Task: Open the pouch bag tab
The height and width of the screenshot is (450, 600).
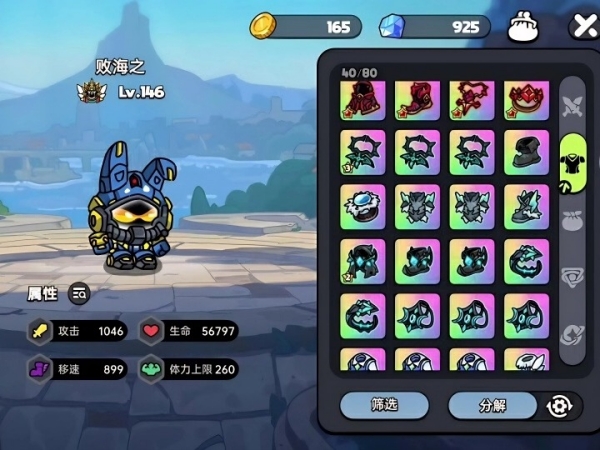Action: (572, 218)
